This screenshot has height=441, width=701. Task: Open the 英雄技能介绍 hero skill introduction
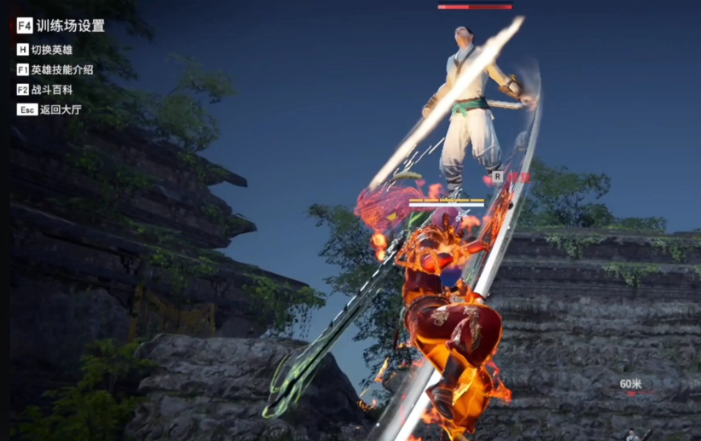point(61,69)
